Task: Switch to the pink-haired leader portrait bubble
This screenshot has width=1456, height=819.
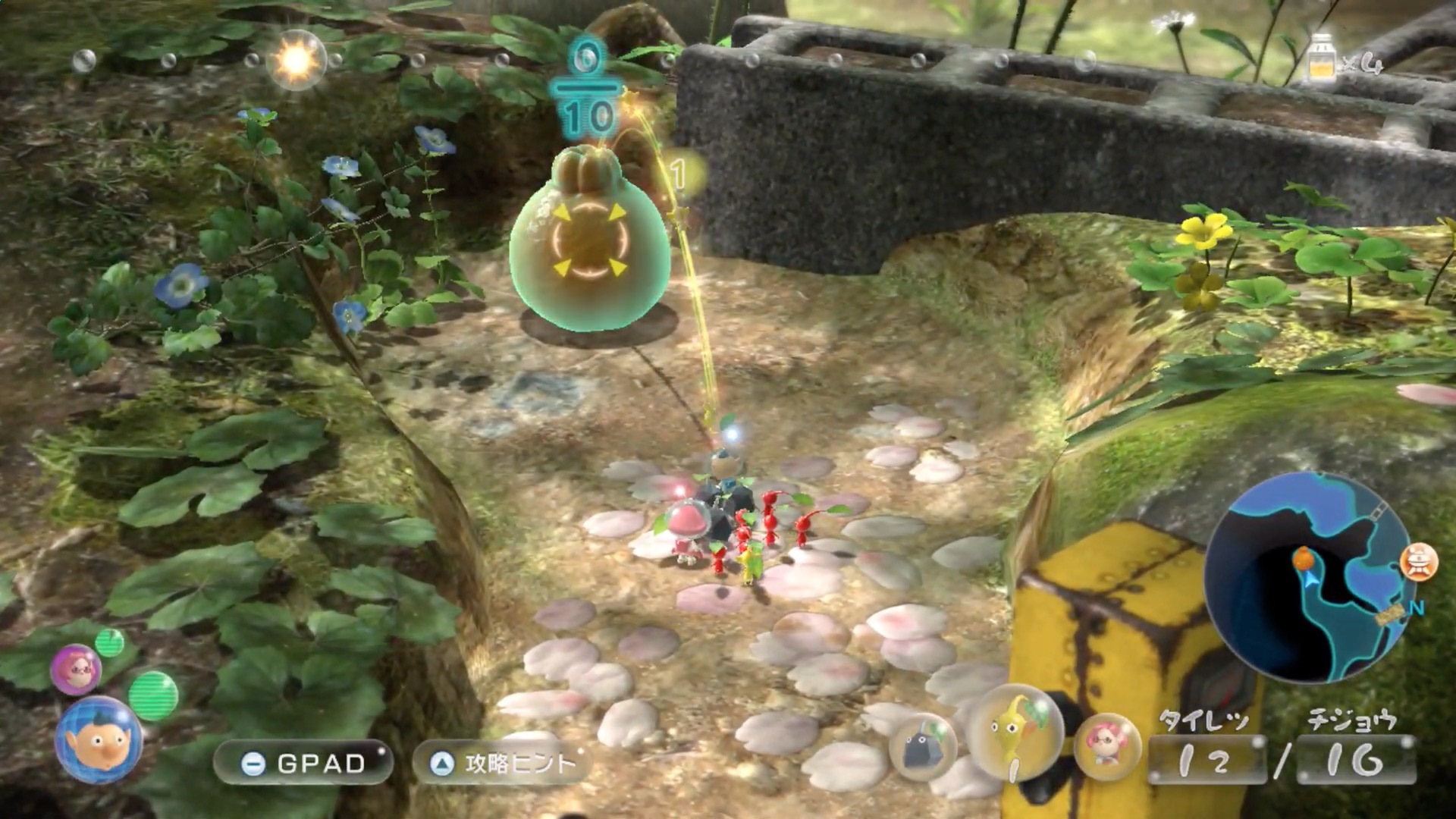Action: (x=75, y=668)
